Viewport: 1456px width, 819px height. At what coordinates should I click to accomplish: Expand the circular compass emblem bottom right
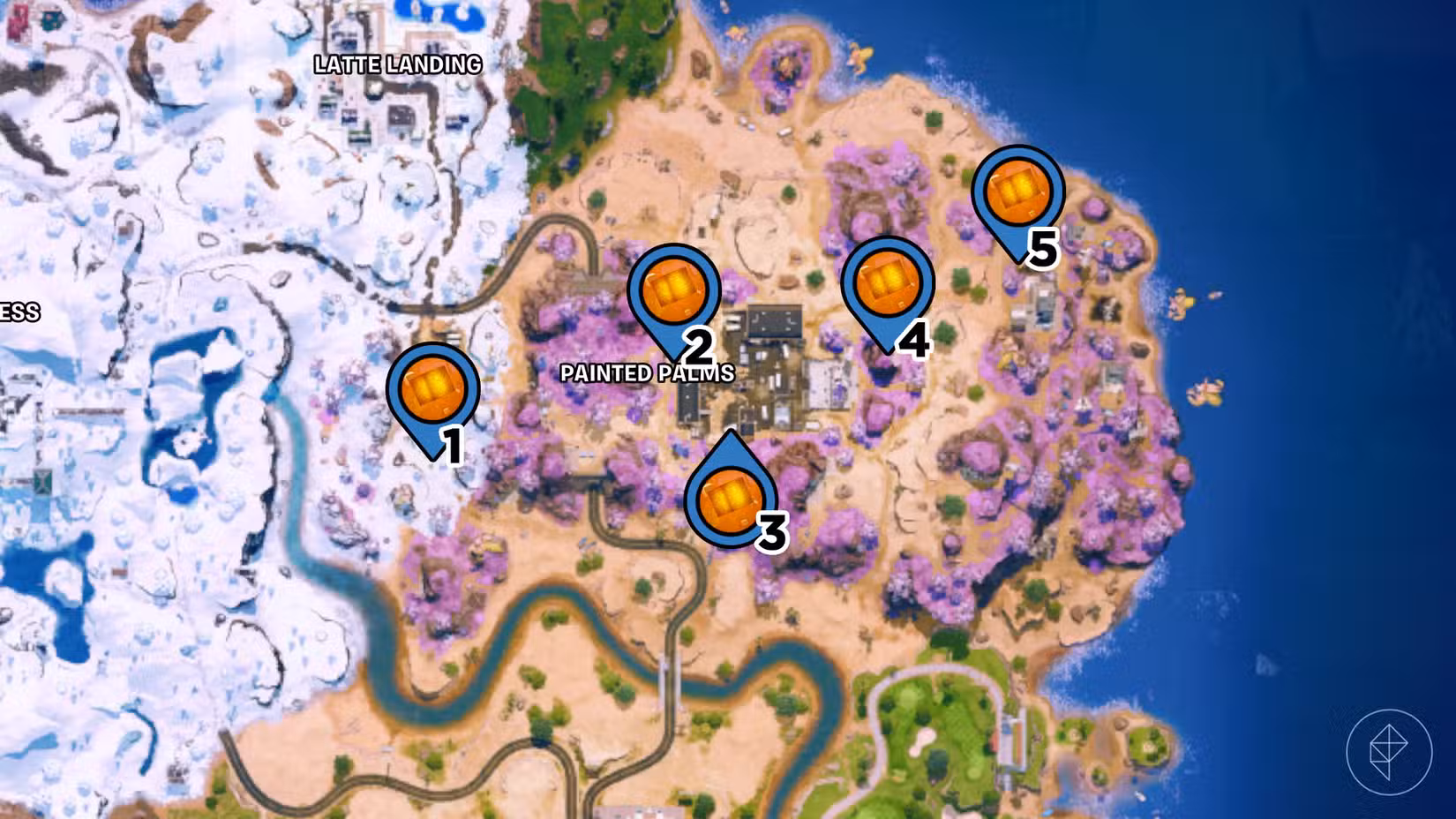click(1392, 753)
